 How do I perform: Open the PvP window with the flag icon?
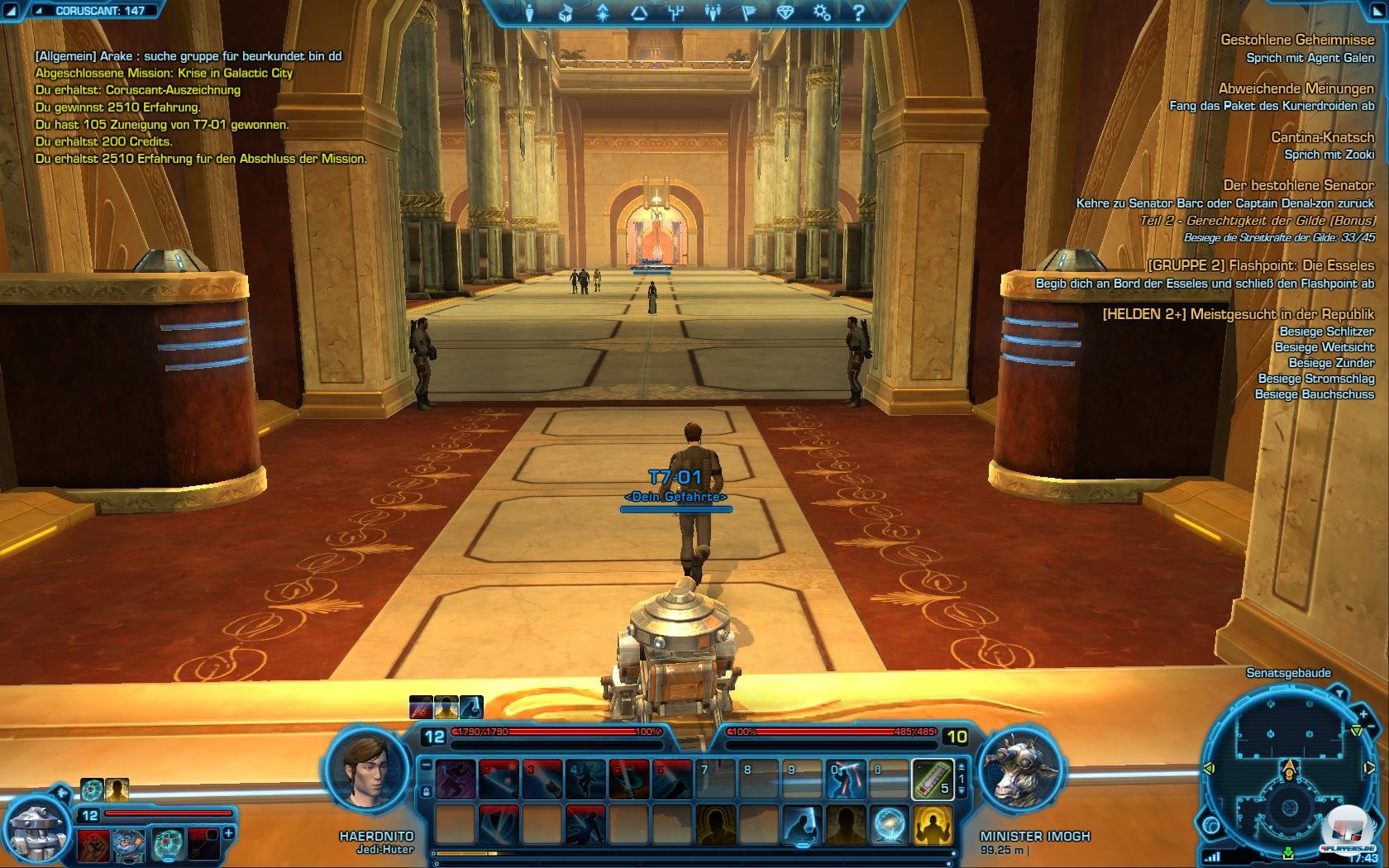pyautogui.click(x=749, y=13)
